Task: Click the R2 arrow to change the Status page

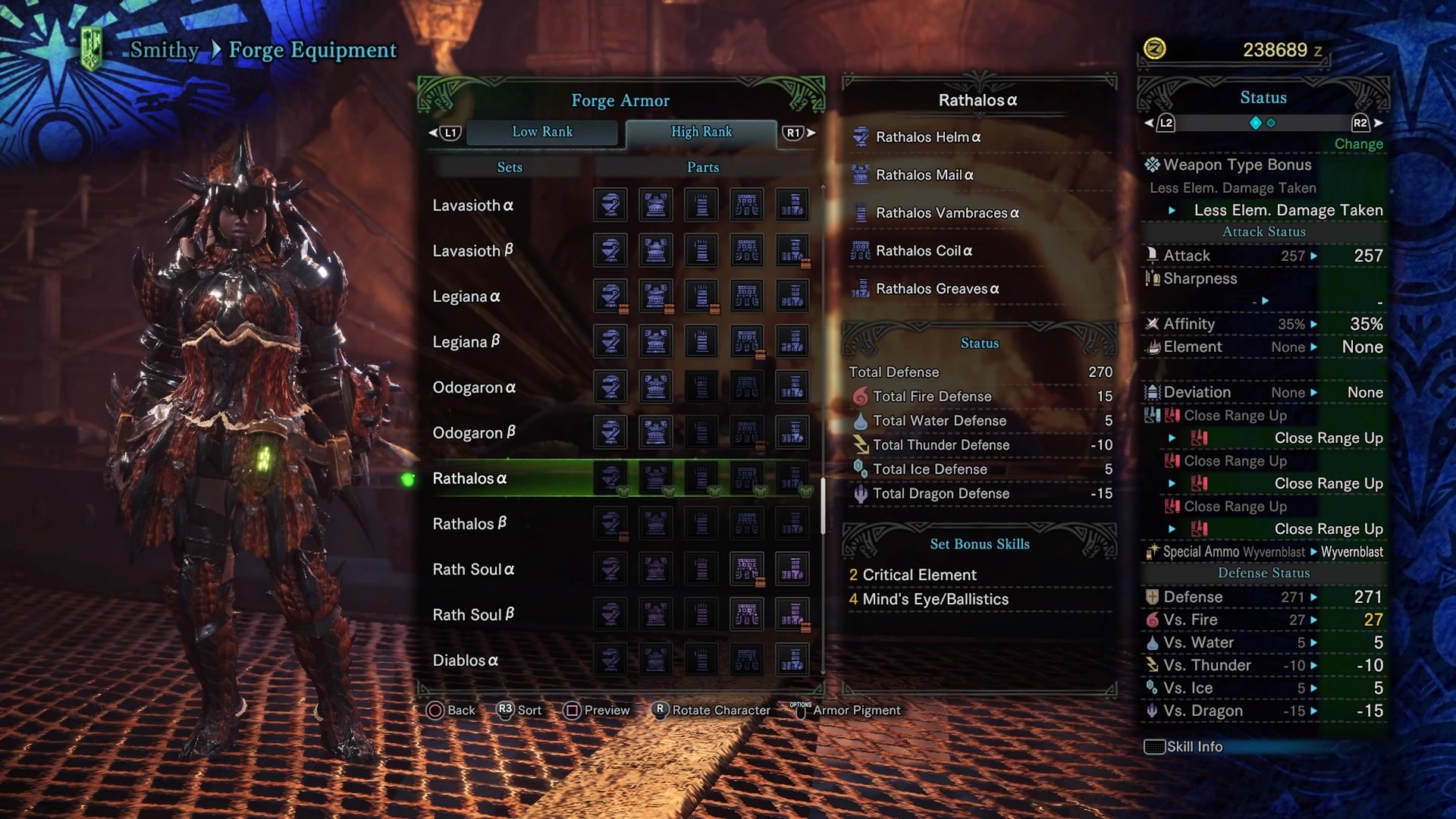Action: (x=1361, y=123)
